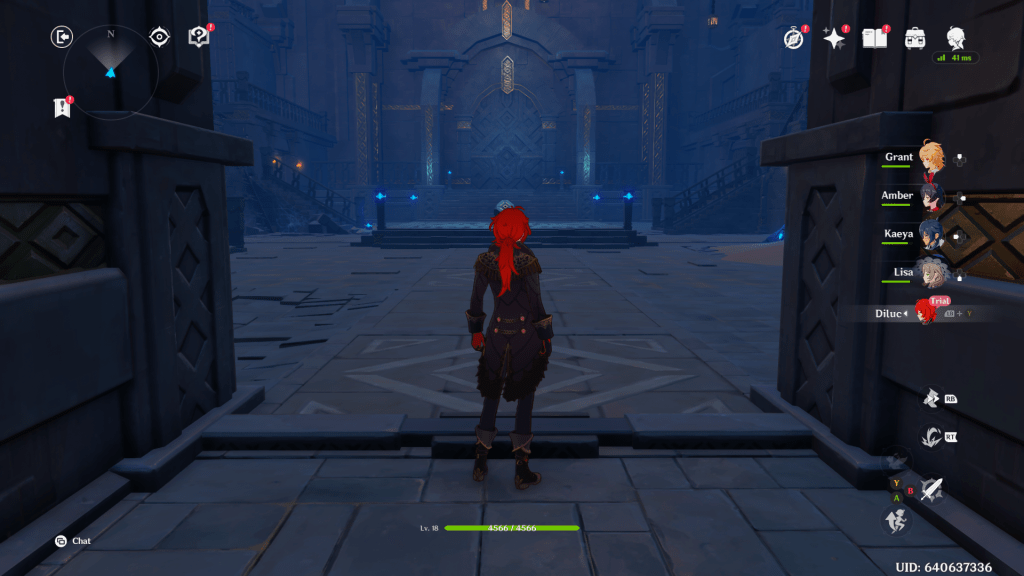The image size is (1024, 576).
Task: Switch to party member Lisa
Action: point(931,273)
